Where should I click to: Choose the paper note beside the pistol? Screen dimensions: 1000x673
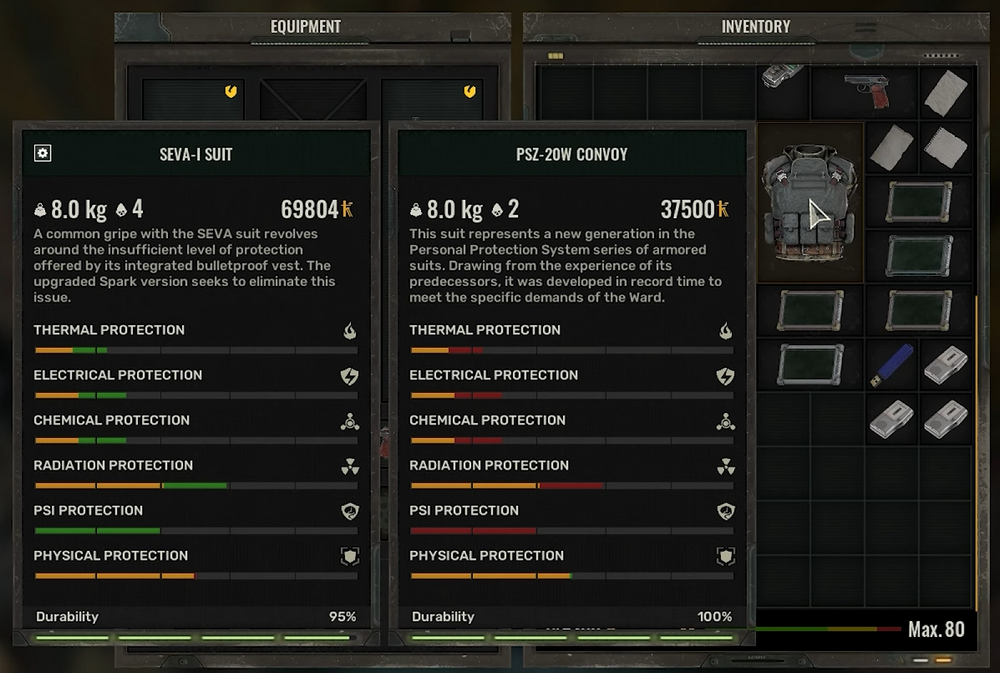click(x=945, y=93)
